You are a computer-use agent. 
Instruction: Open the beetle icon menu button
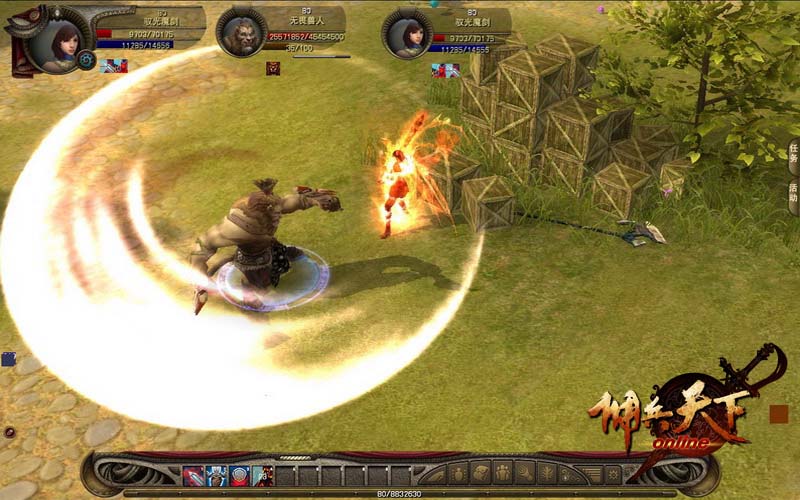point(458,473)
